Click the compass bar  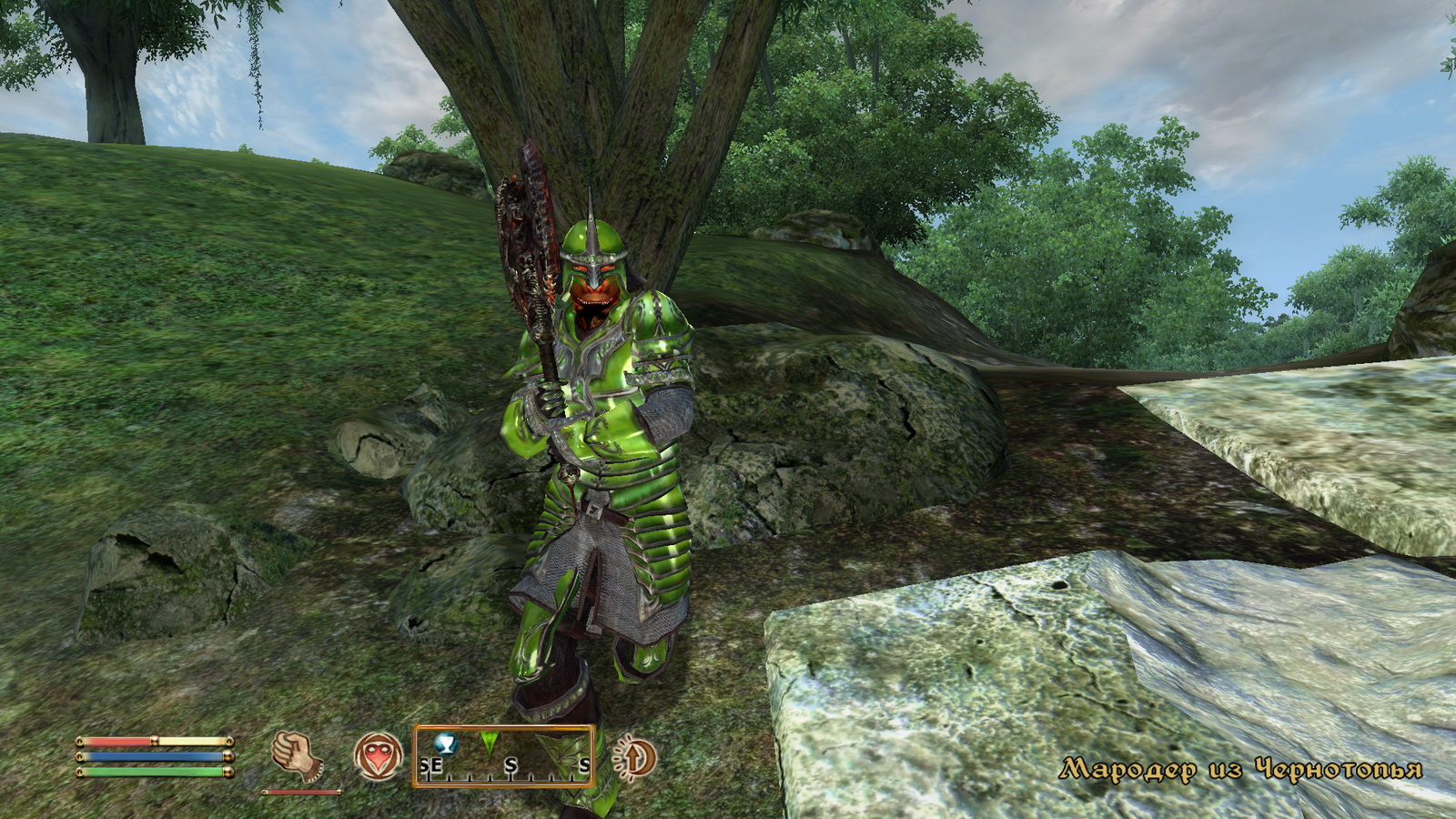click(504, 757)
